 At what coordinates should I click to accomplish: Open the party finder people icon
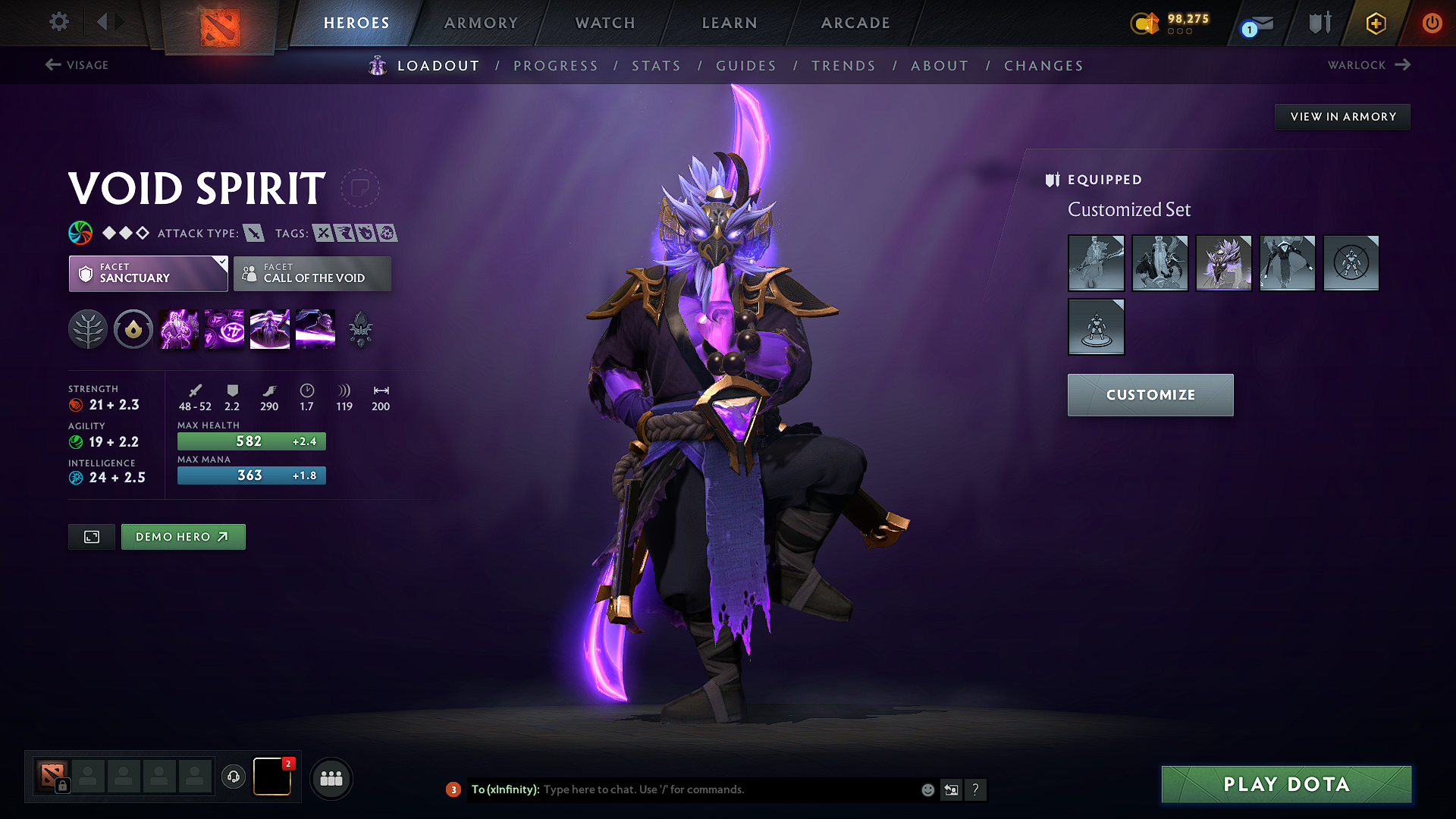click(331, 778)
